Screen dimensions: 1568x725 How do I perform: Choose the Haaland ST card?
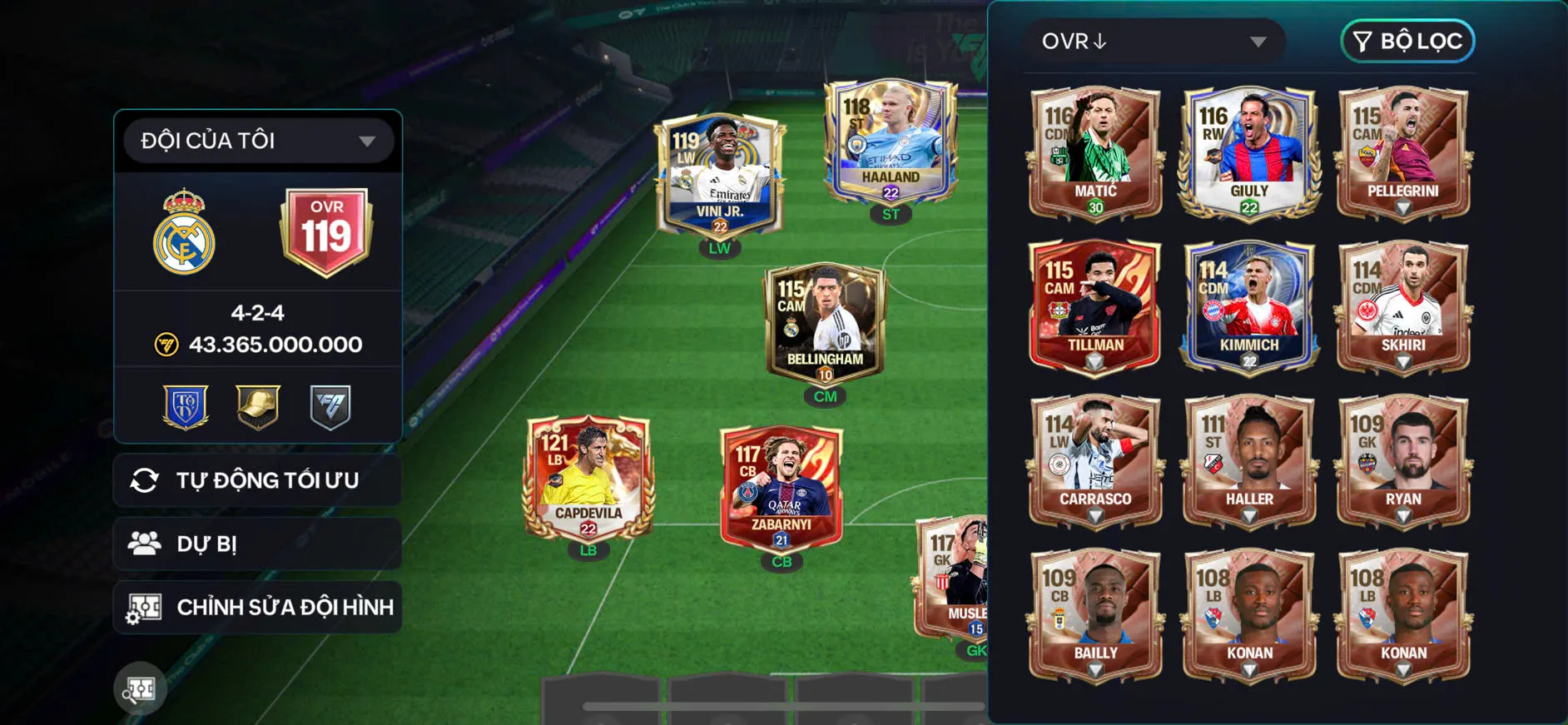[x=891, y=143]
